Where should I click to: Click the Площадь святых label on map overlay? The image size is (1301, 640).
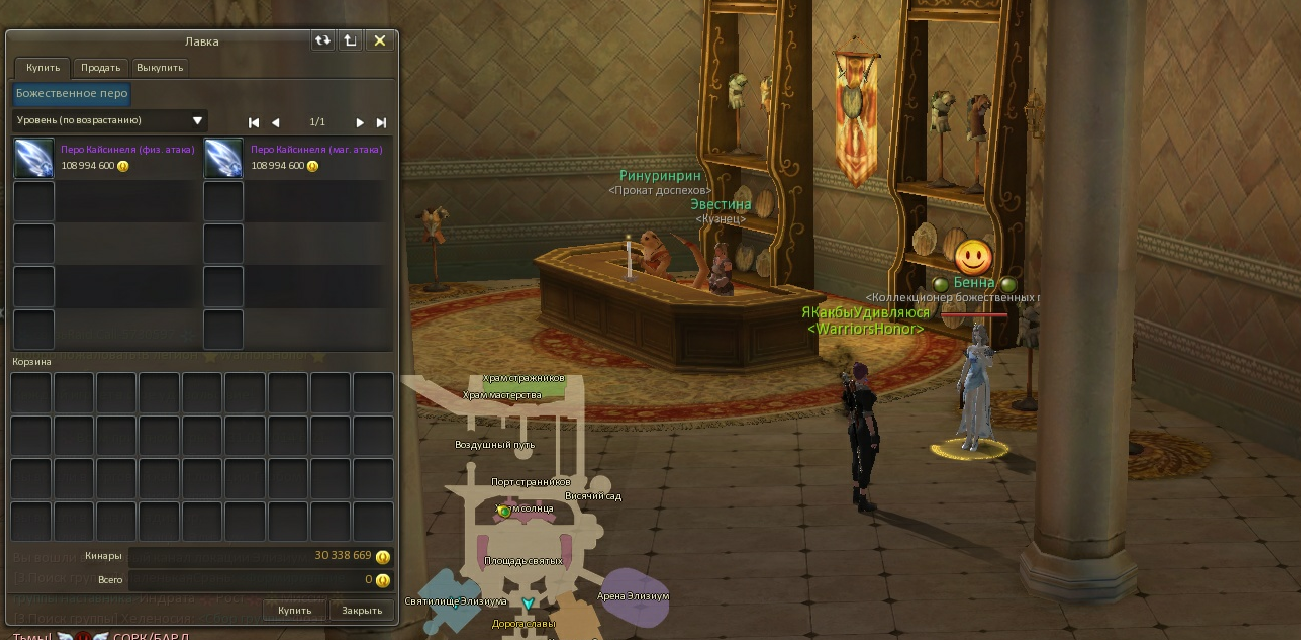tap(523, 561)
